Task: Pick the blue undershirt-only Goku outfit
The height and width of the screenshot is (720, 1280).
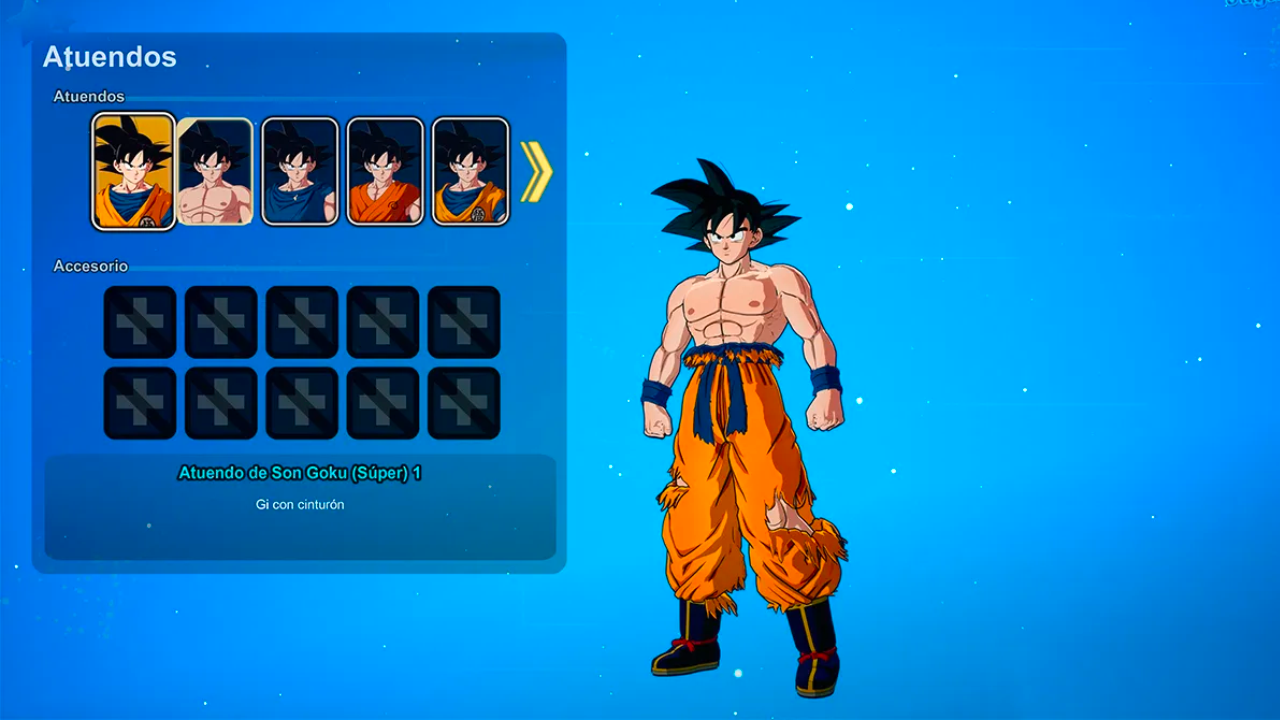Action: click(x=299, y=171)
